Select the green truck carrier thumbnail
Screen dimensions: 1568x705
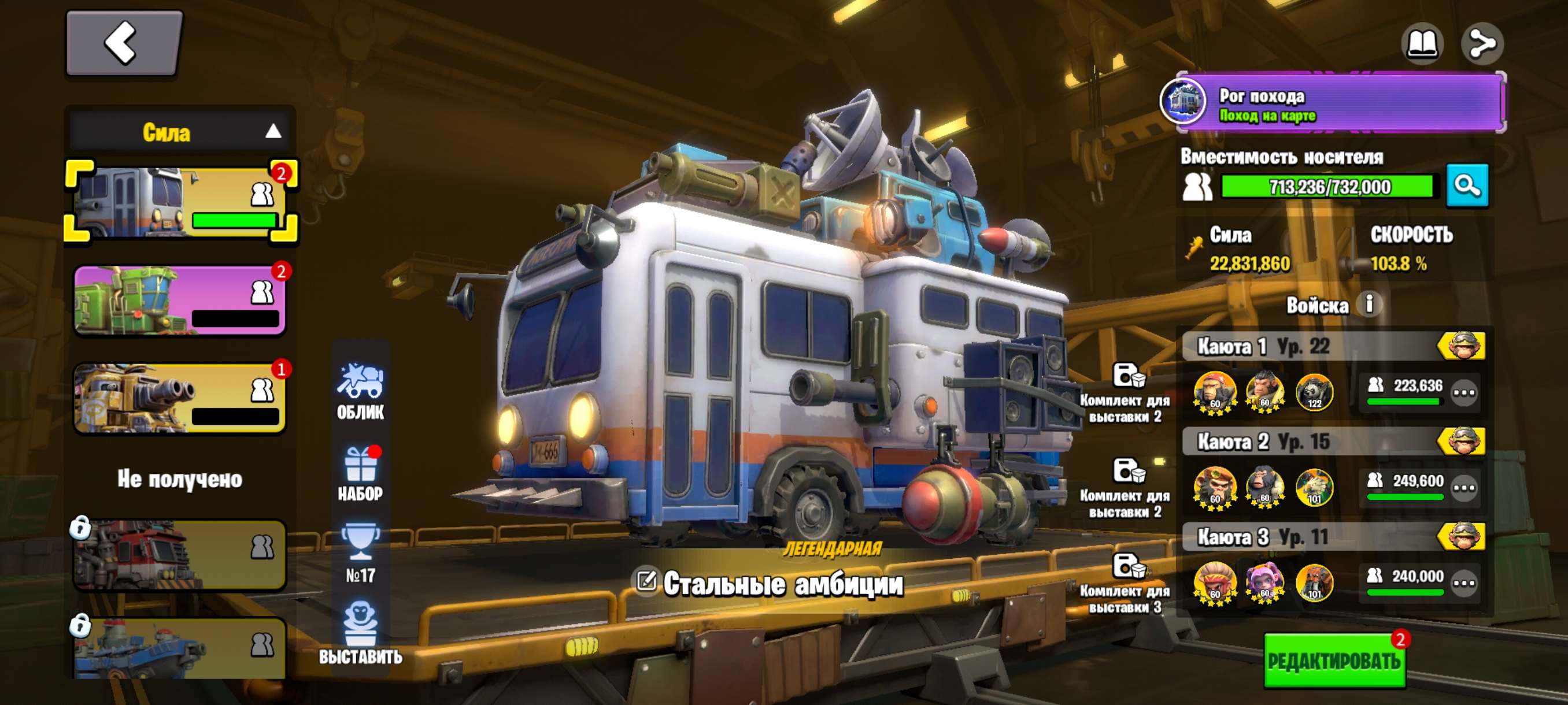(x=180, y=299)
